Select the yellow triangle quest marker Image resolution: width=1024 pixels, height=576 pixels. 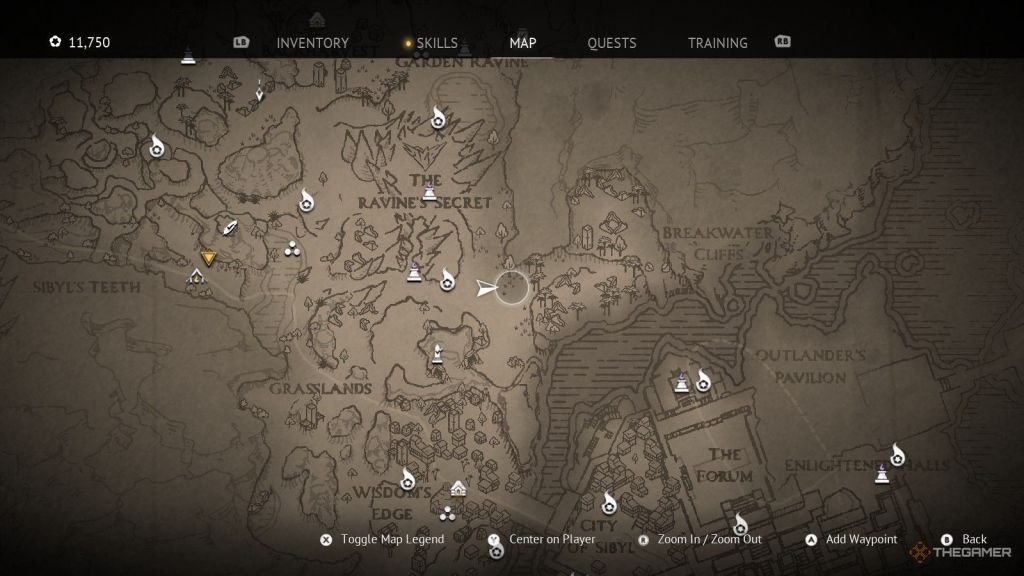click(x=208, y=258)
